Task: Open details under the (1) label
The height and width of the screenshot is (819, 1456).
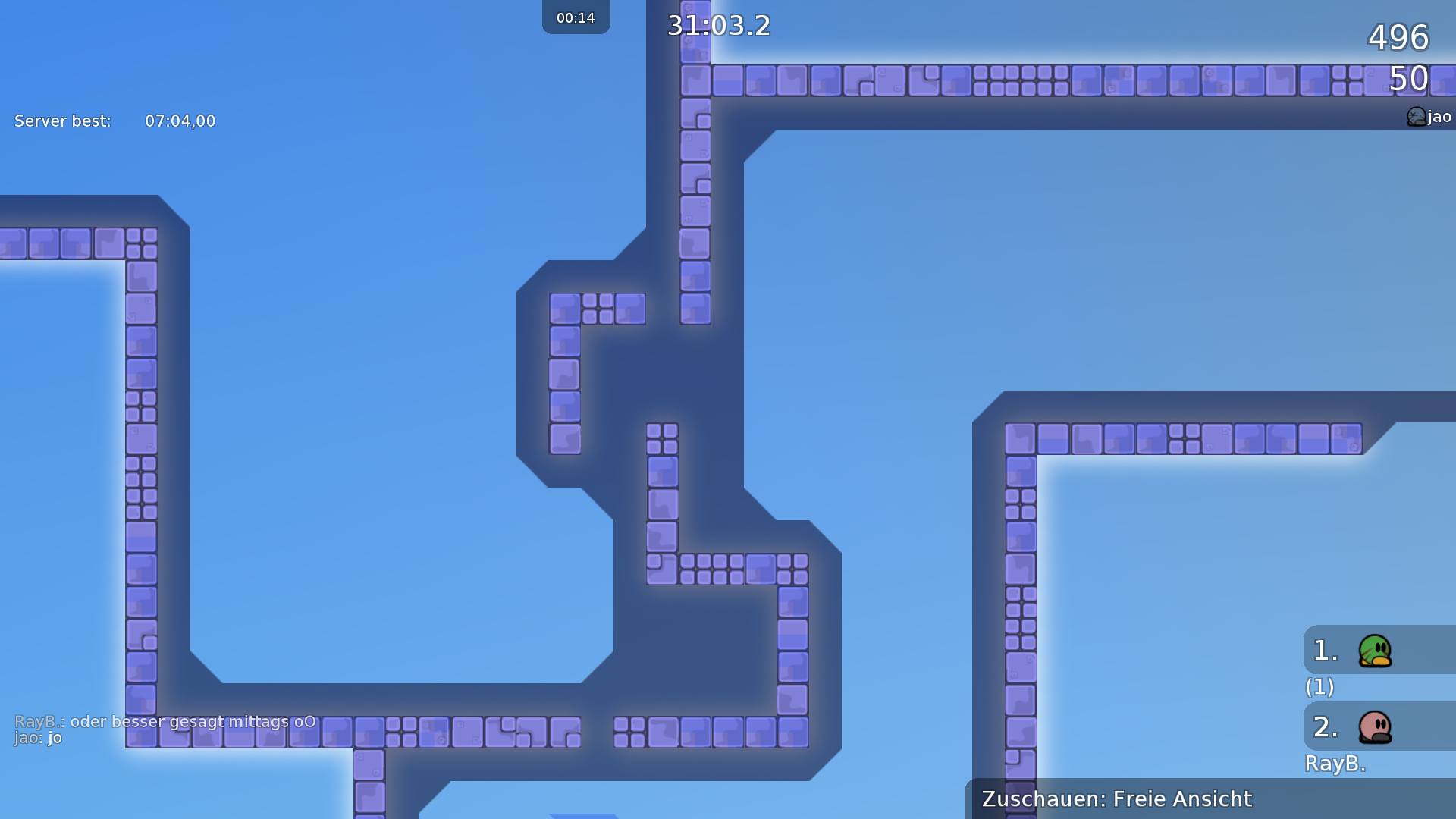Action: (x=1319, y=688)
